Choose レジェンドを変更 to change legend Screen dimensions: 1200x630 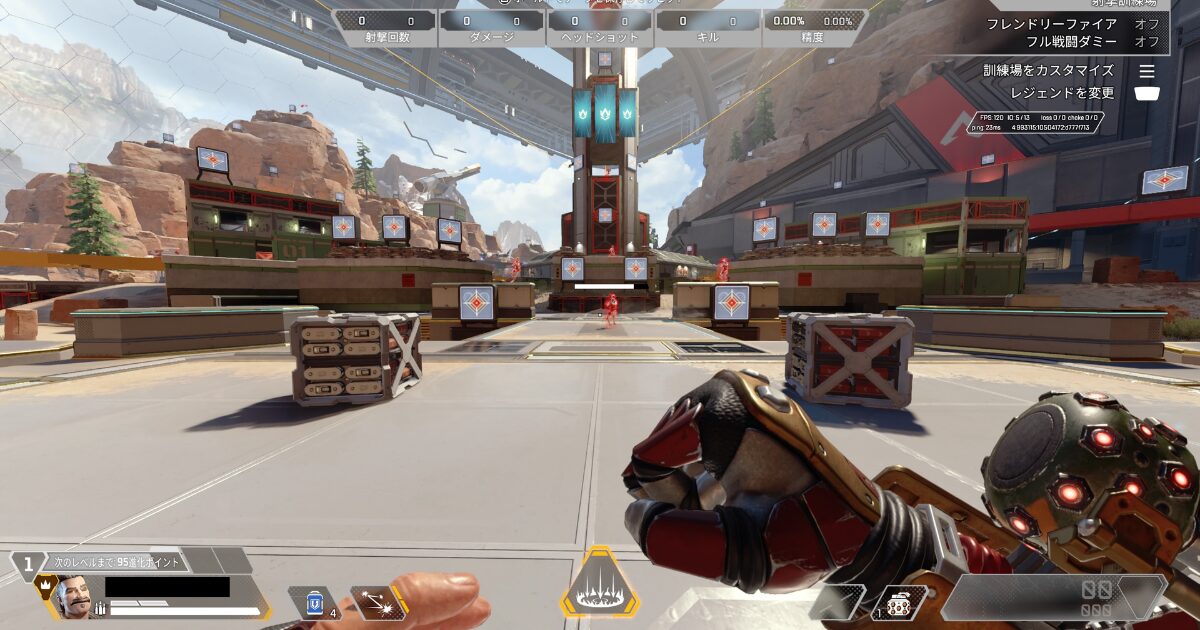pyautogui.click(x=1147, y=93)
